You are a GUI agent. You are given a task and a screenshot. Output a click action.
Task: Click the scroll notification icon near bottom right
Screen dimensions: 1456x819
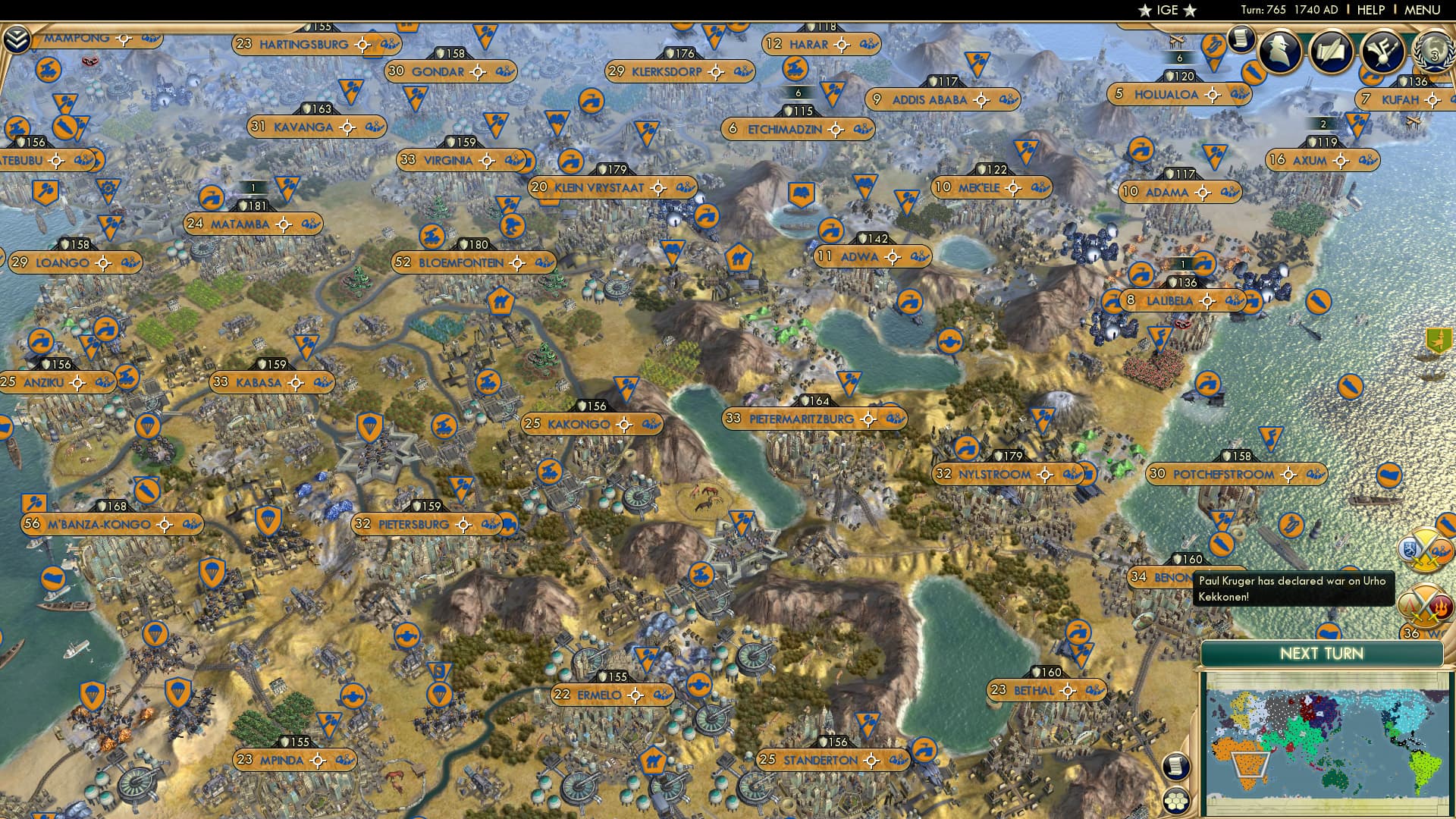tap(1176, 767)
